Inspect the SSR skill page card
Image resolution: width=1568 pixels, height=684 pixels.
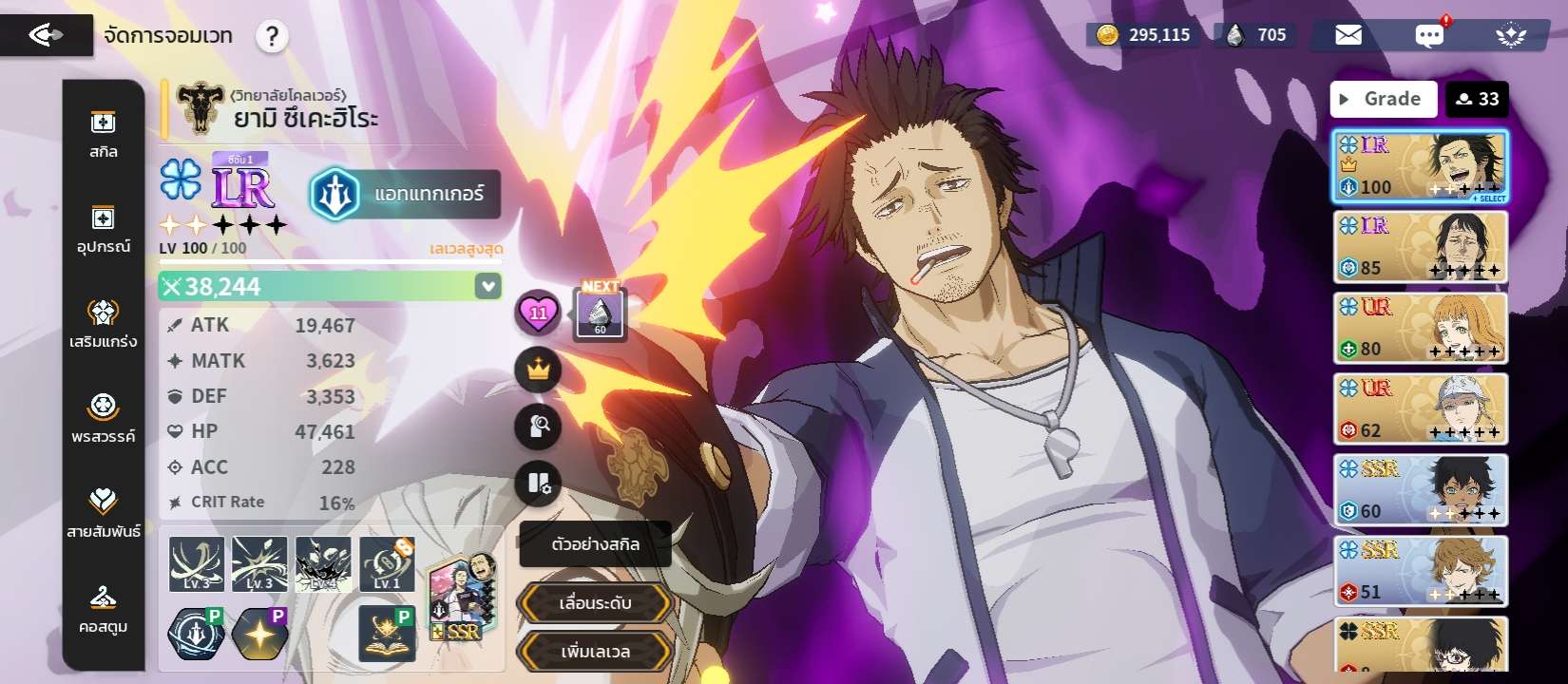point(461,598)
